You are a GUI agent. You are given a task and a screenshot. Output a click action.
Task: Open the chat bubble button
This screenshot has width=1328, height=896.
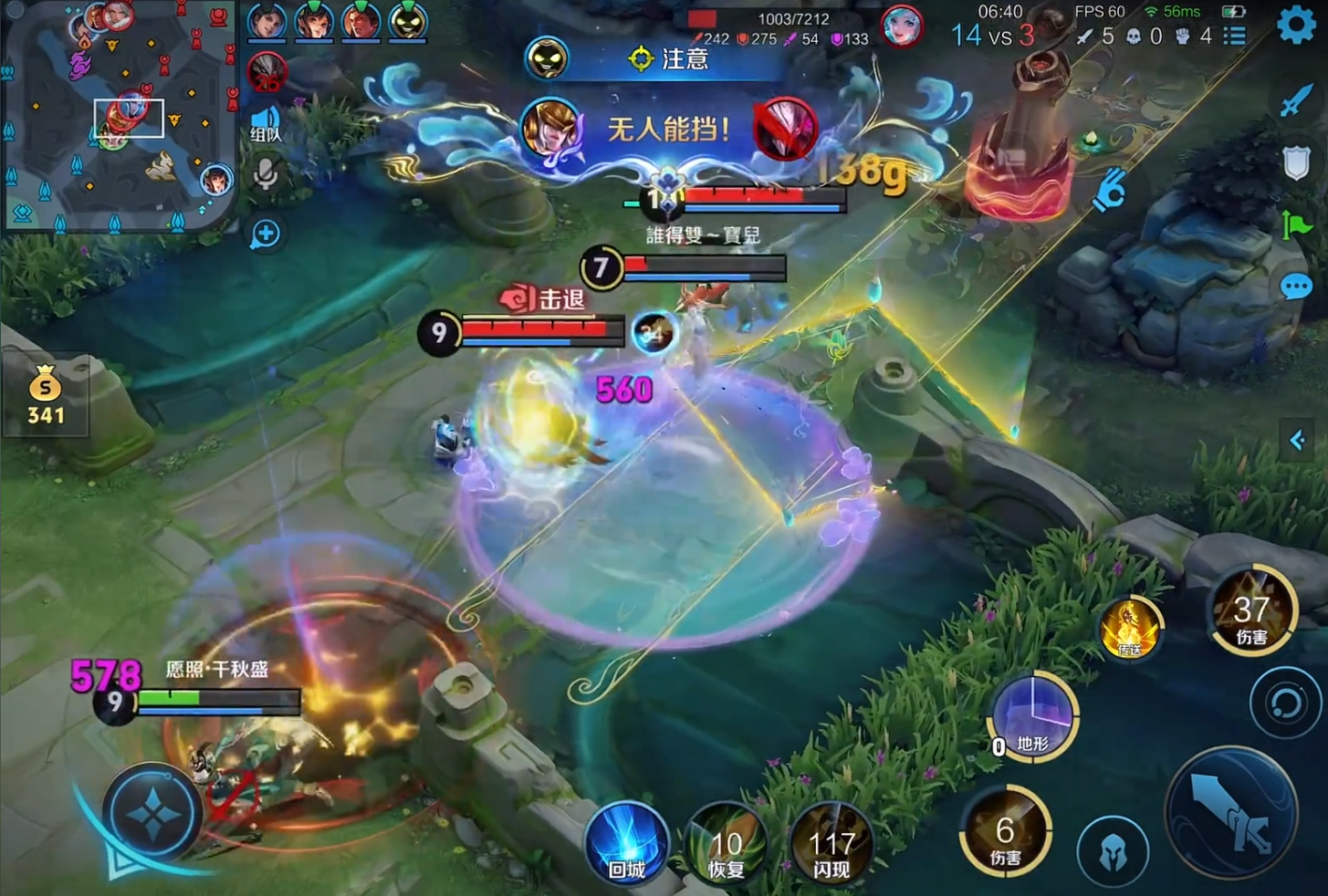click(x=1296, y=287)
